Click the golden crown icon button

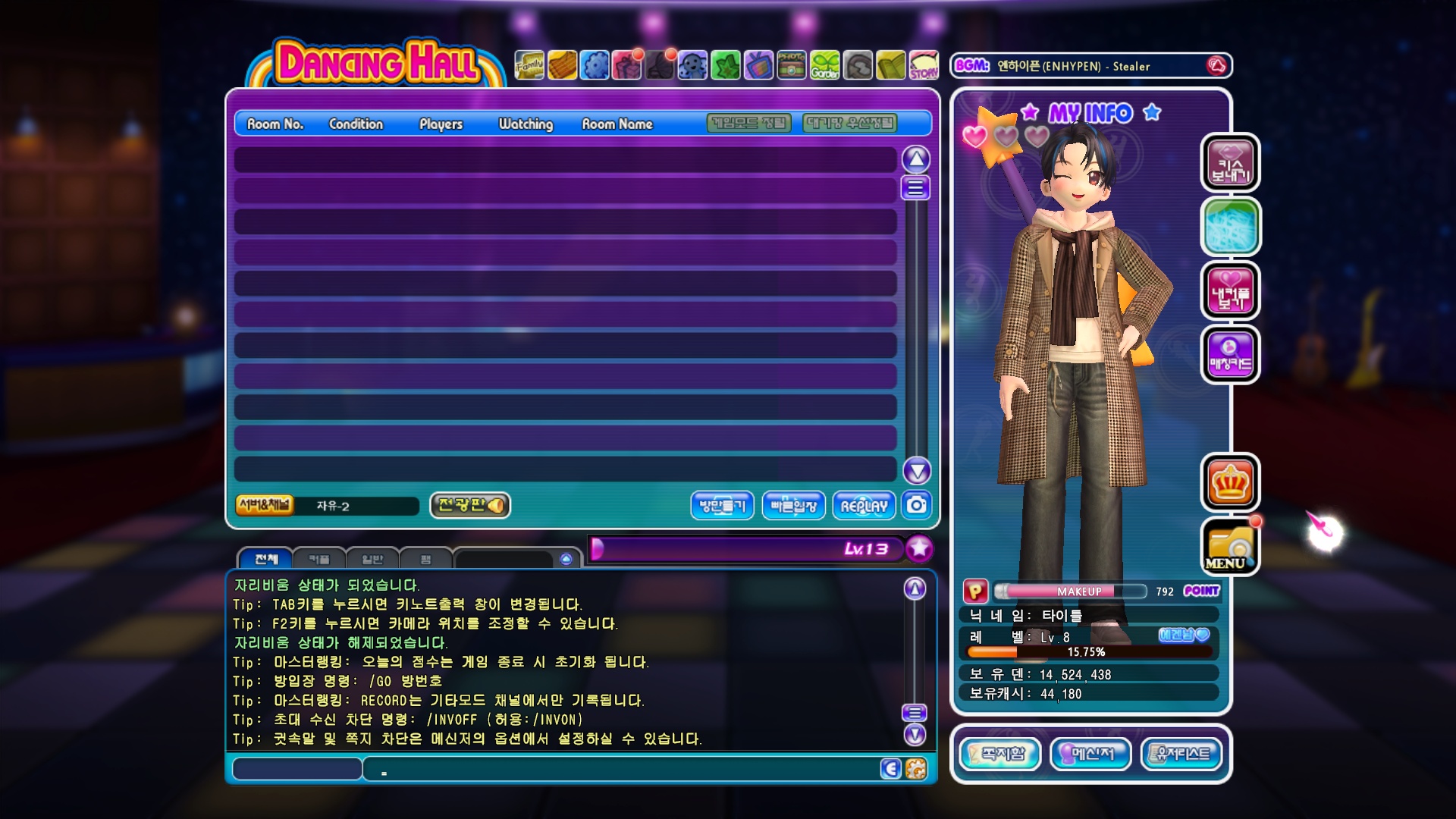[1230, 483]
